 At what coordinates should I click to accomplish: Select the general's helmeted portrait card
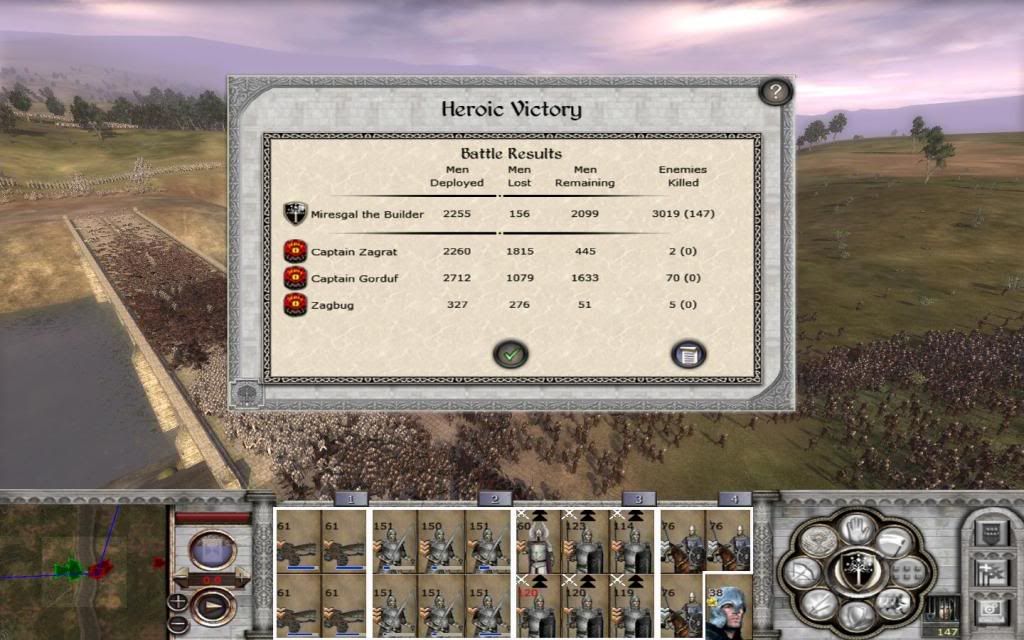click(728, 608)
